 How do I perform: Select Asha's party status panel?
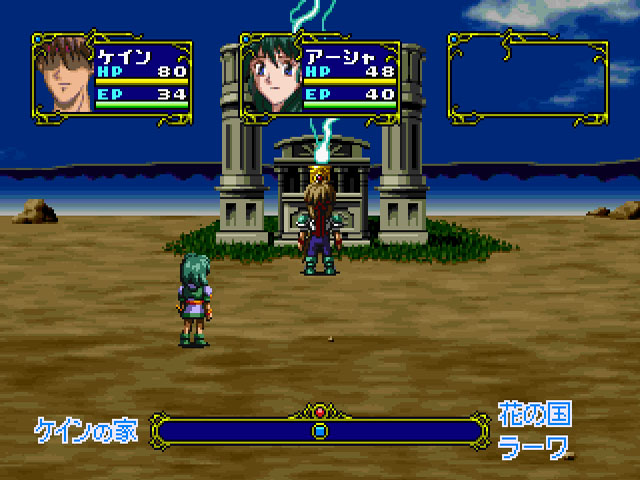[320, 76]
